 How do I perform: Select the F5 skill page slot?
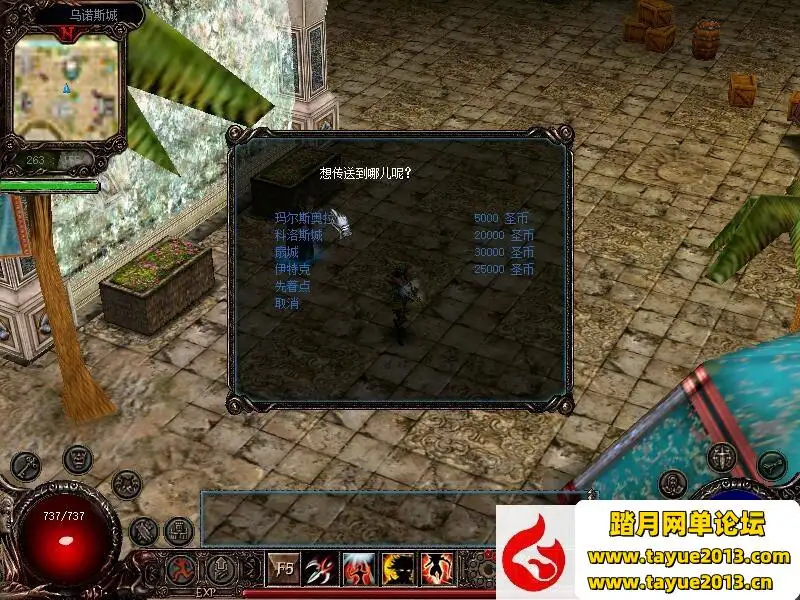pos(285,569)
